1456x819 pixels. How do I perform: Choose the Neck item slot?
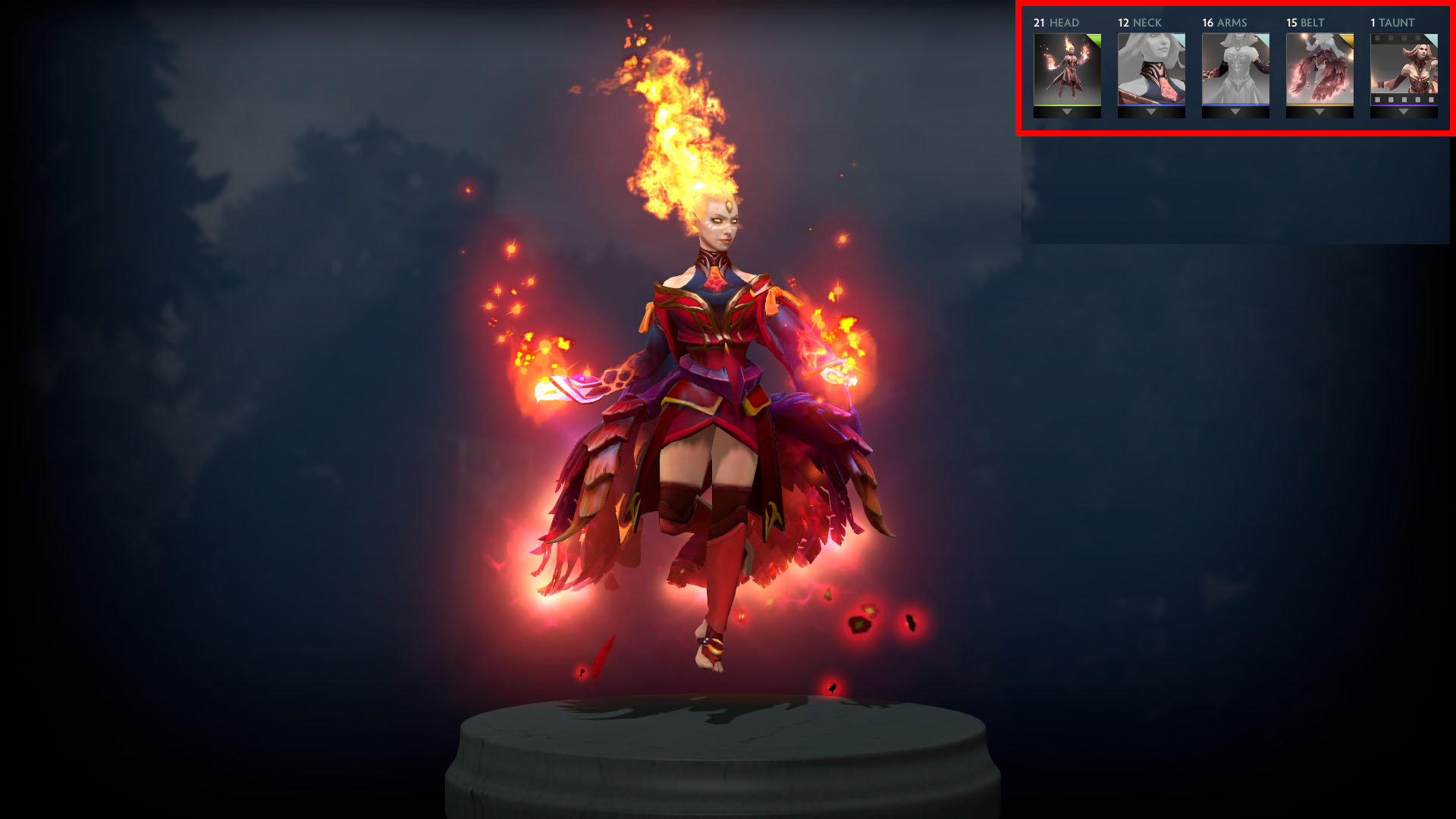pyautogui.click(x=1151, y=69)
